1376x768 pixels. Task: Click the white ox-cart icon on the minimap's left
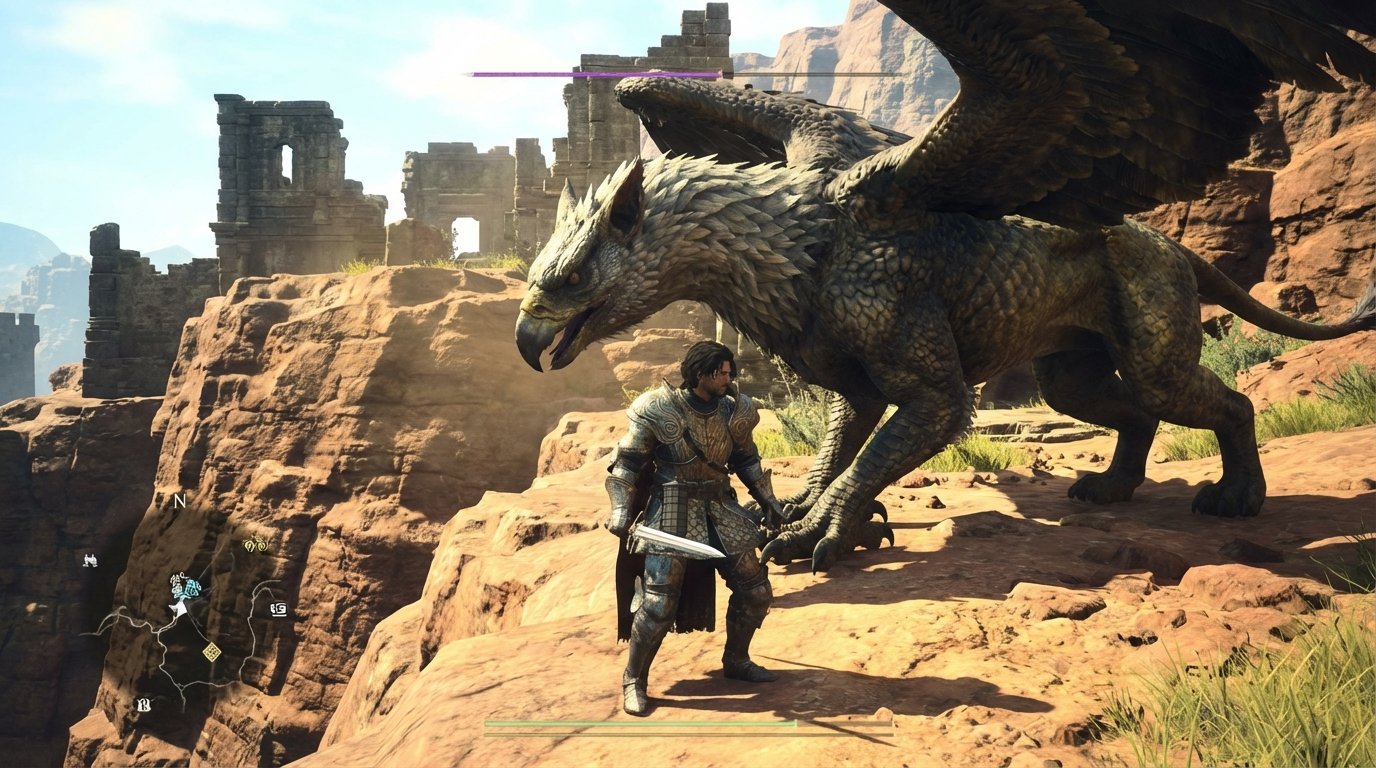90,560
